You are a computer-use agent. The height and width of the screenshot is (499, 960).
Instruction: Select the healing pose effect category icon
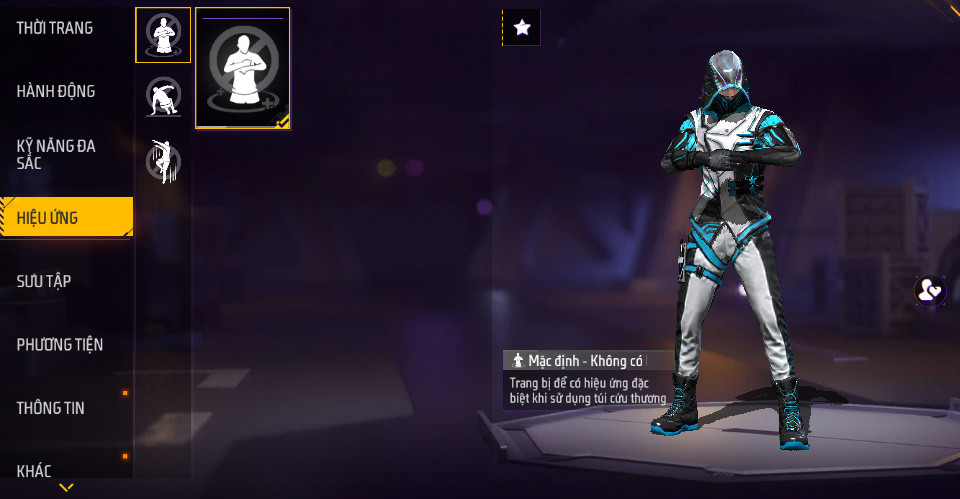pyautogui.click(x=163, y=35)
